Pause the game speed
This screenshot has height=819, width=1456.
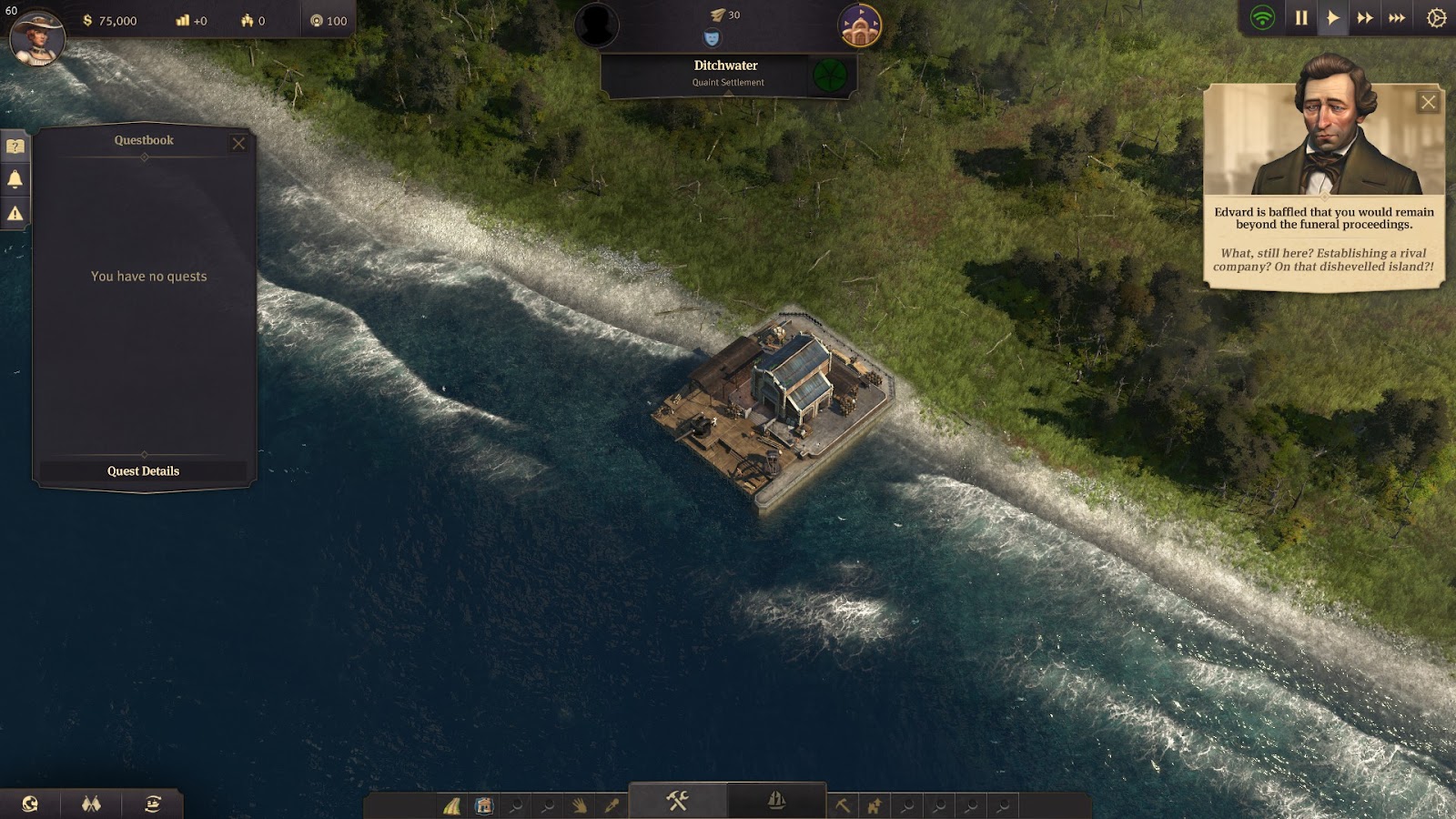pyautogui.click(x=1301, y=18)
